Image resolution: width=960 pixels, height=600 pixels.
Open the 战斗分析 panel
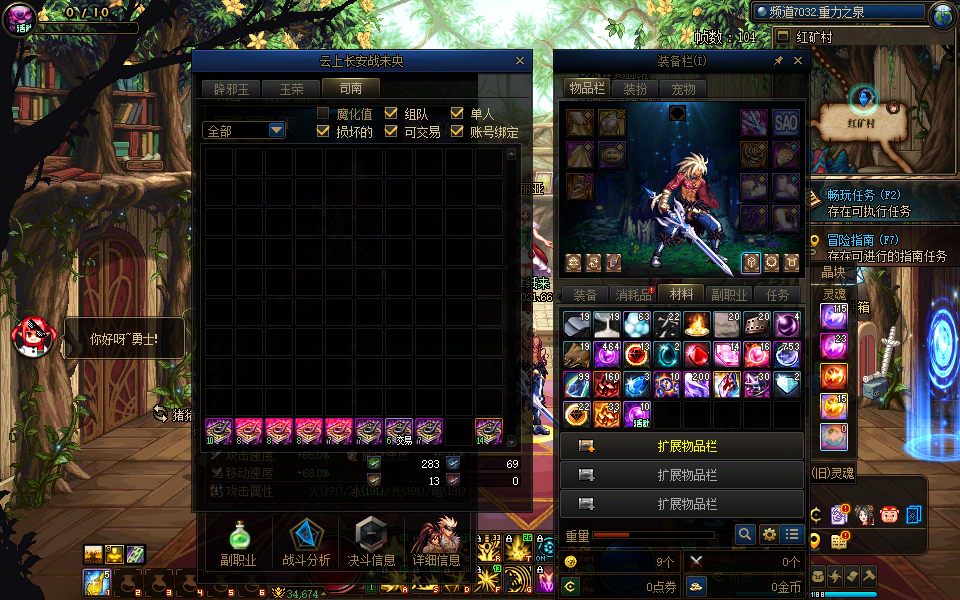[306, 543]
